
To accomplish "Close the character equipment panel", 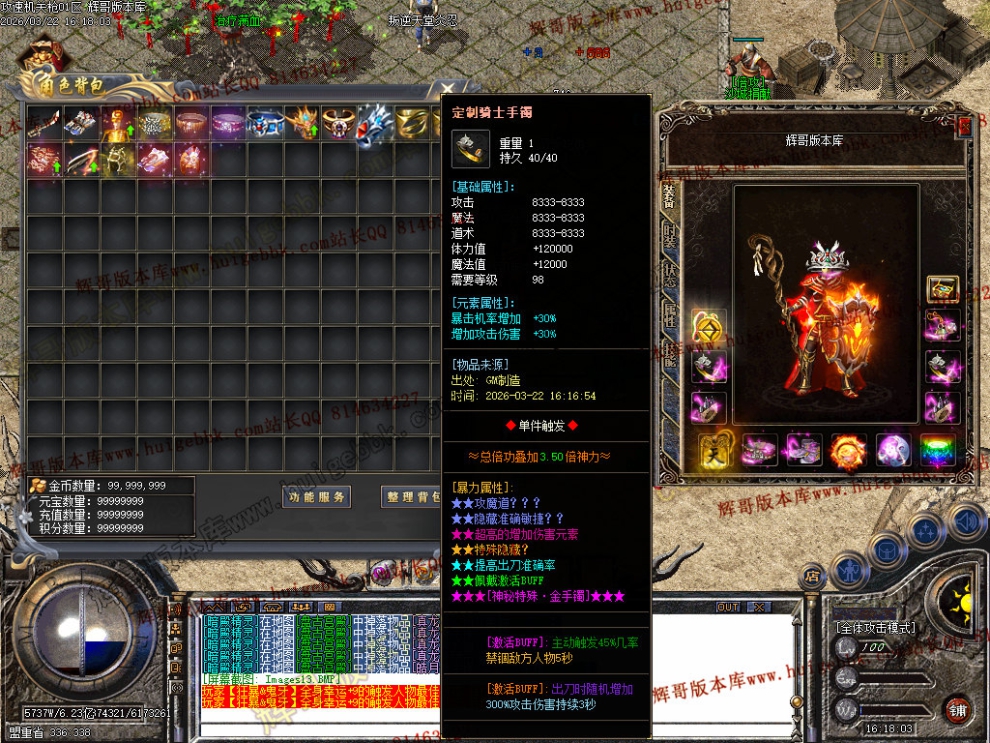I will pos(965,126).
